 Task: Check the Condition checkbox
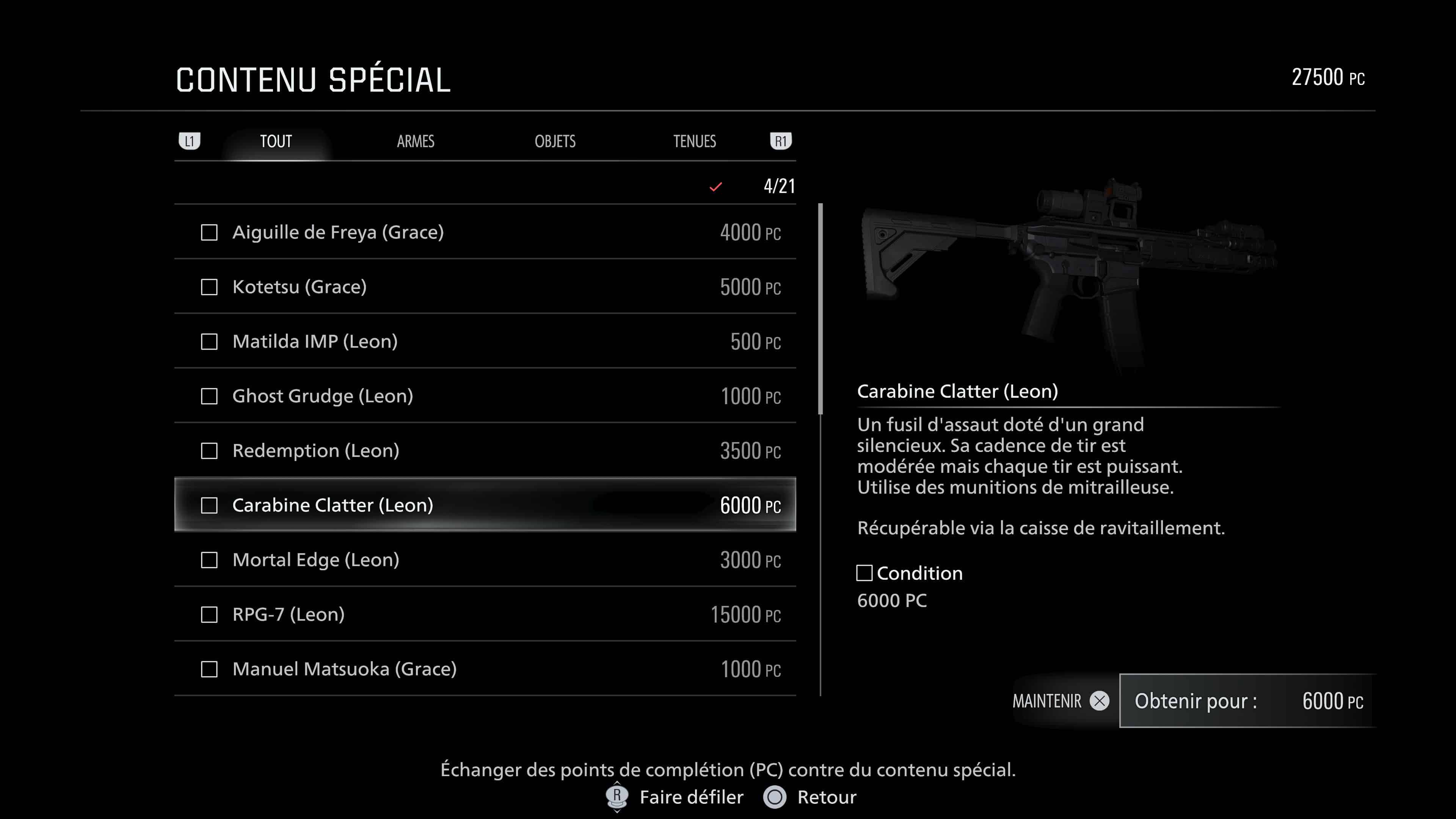tap(864, 573)
